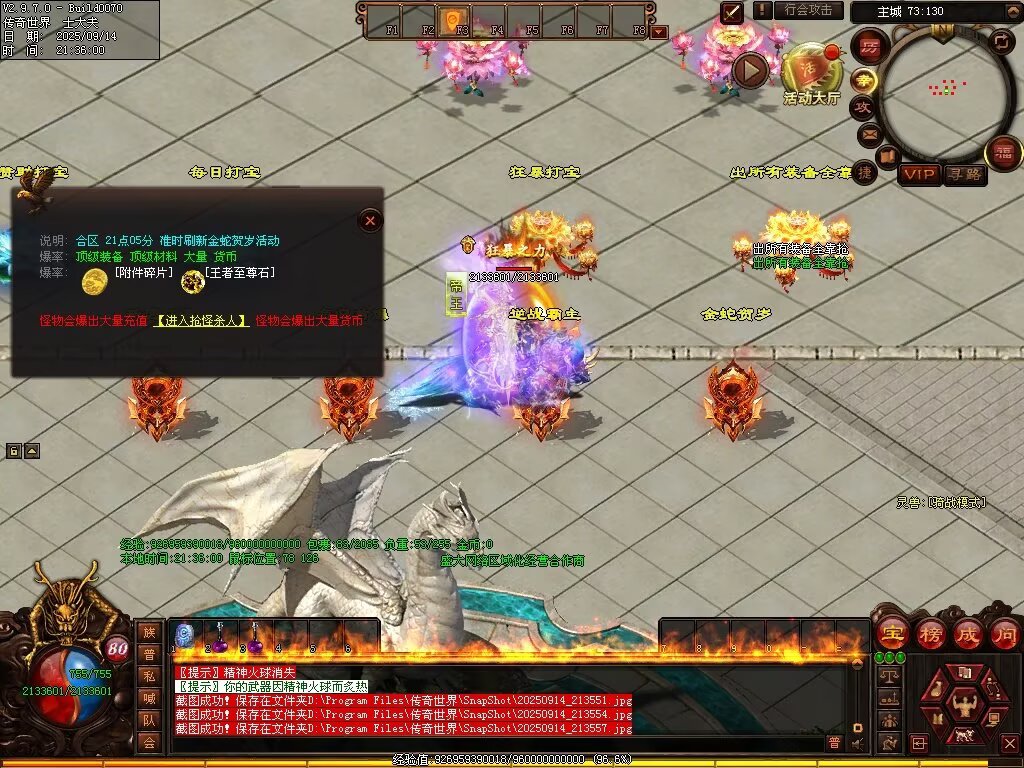Switch to the 队 team chat channel
The width and height of the screenshot is (1024, 768).
coord(149,720)
